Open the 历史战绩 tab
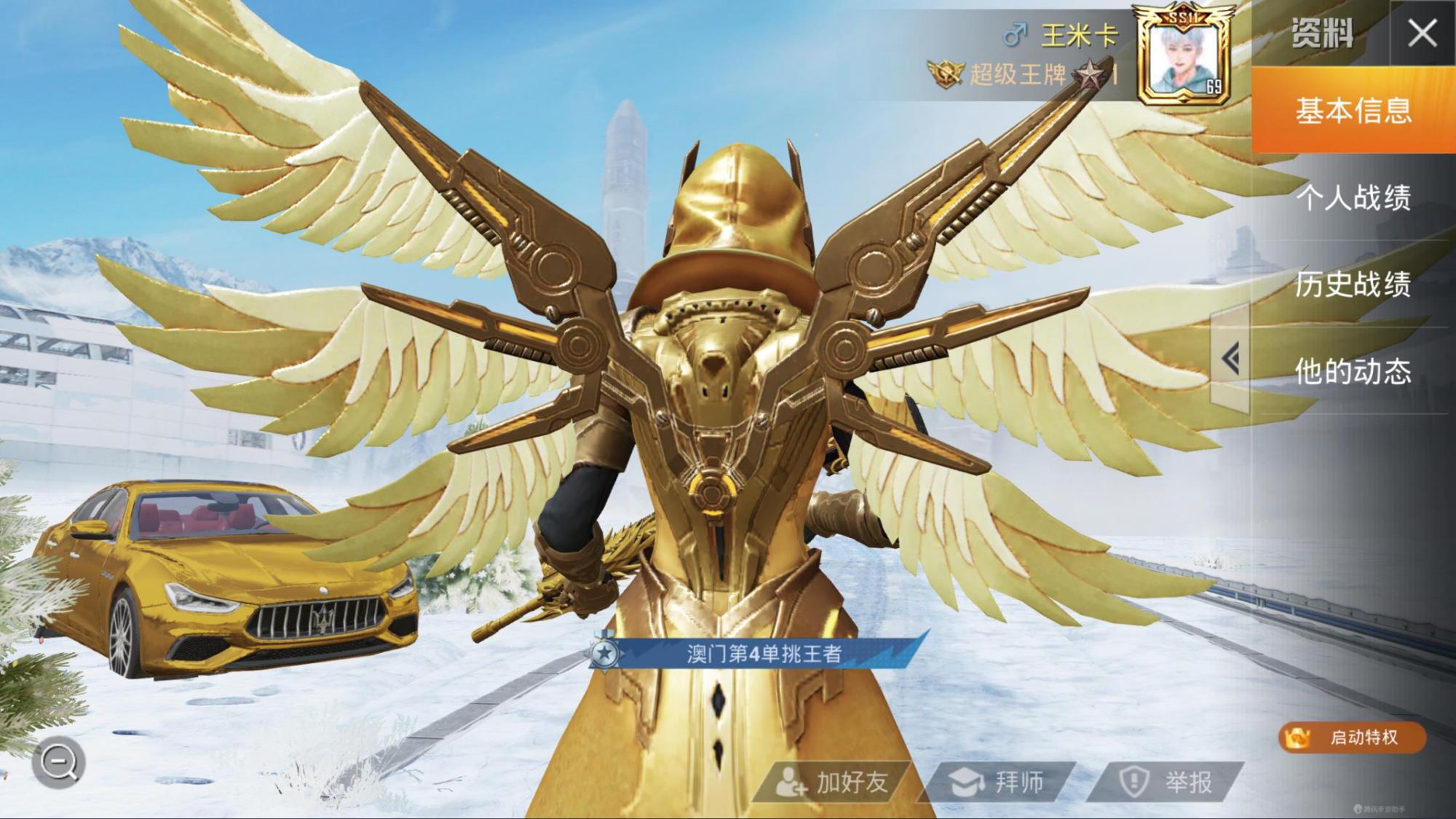 [x=1353, y=284]
